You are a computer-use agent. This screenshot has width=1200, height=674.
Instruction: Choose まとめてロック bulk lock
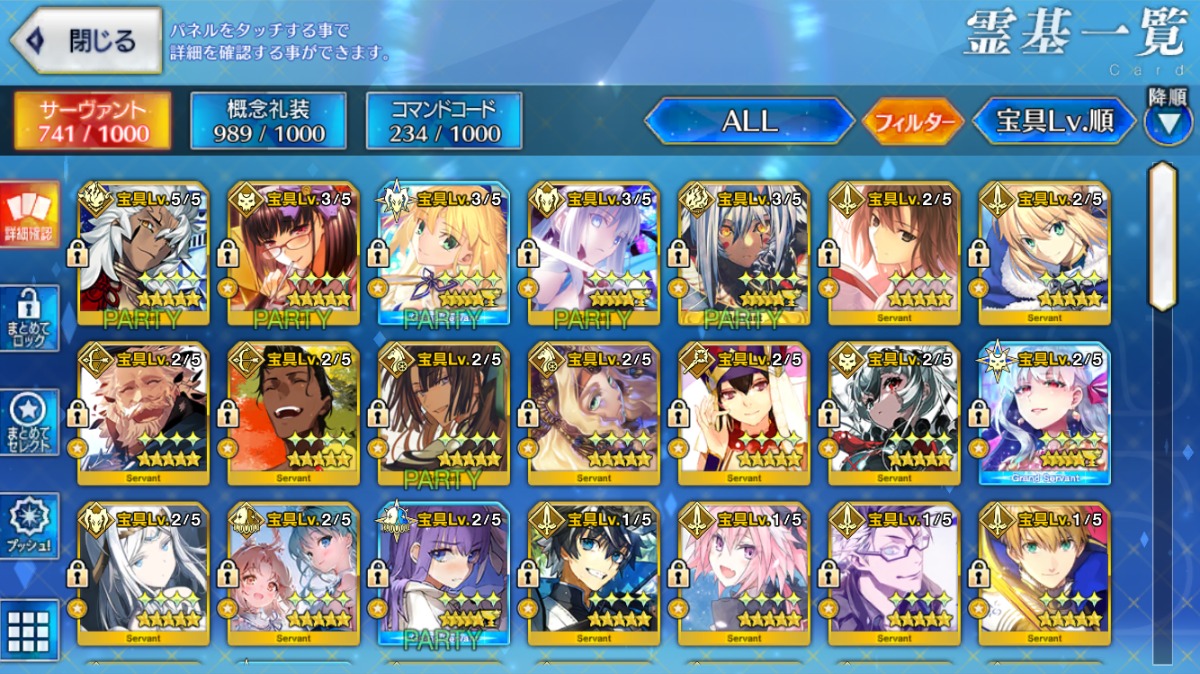[29, 318]
